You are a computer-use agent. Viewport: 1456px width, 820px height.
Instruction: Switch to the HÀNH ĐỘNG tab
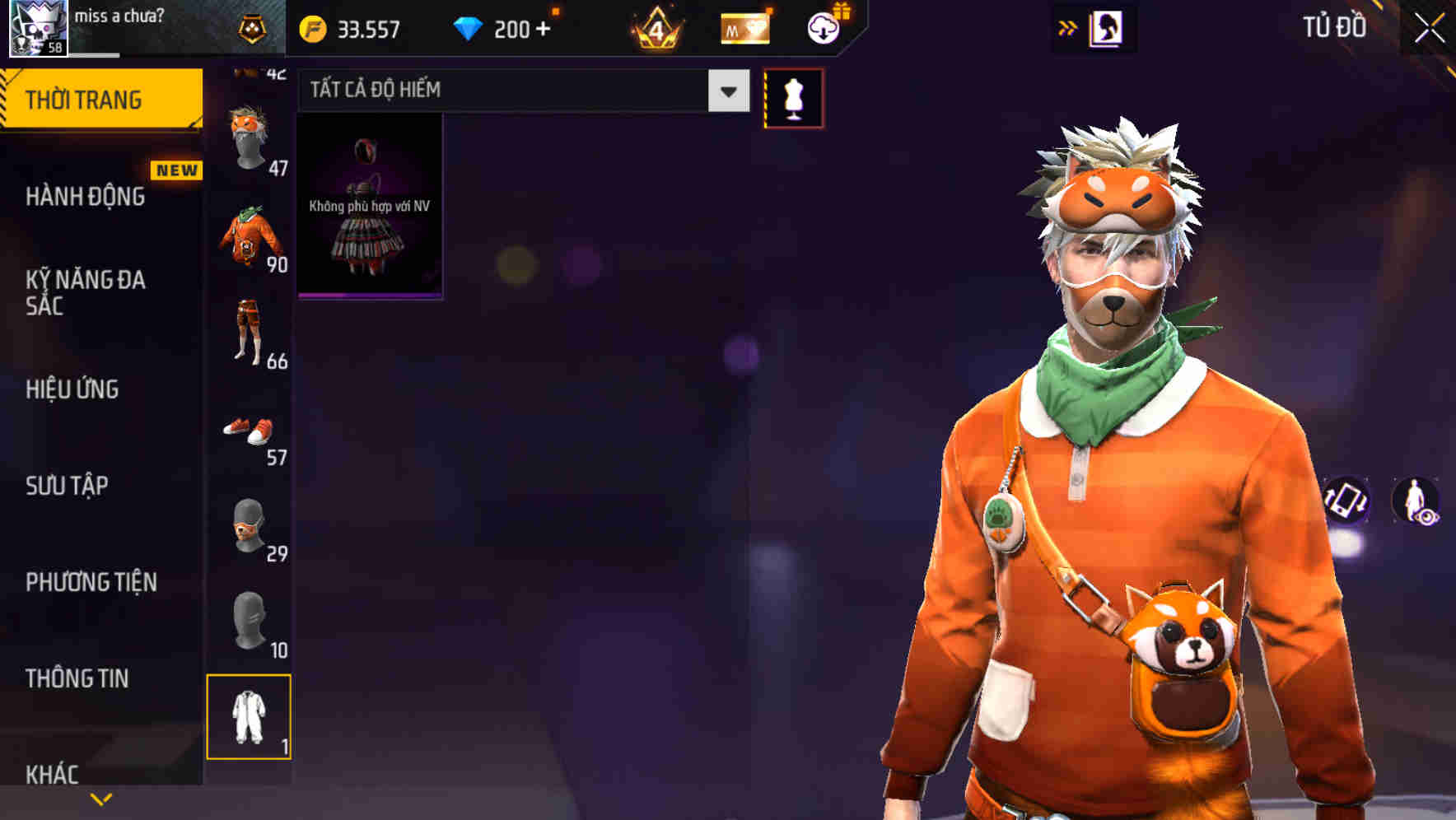86,196
